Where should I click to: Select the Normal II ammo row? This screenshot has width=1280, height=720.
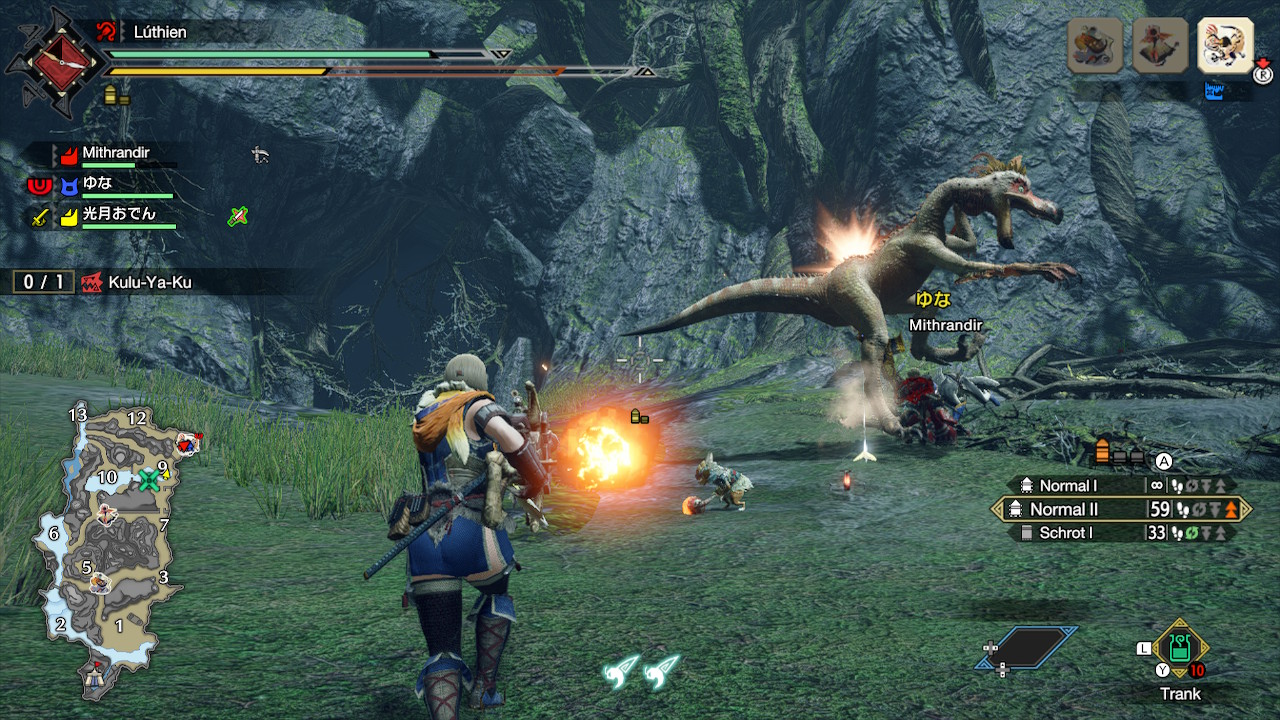[1120, 509]
